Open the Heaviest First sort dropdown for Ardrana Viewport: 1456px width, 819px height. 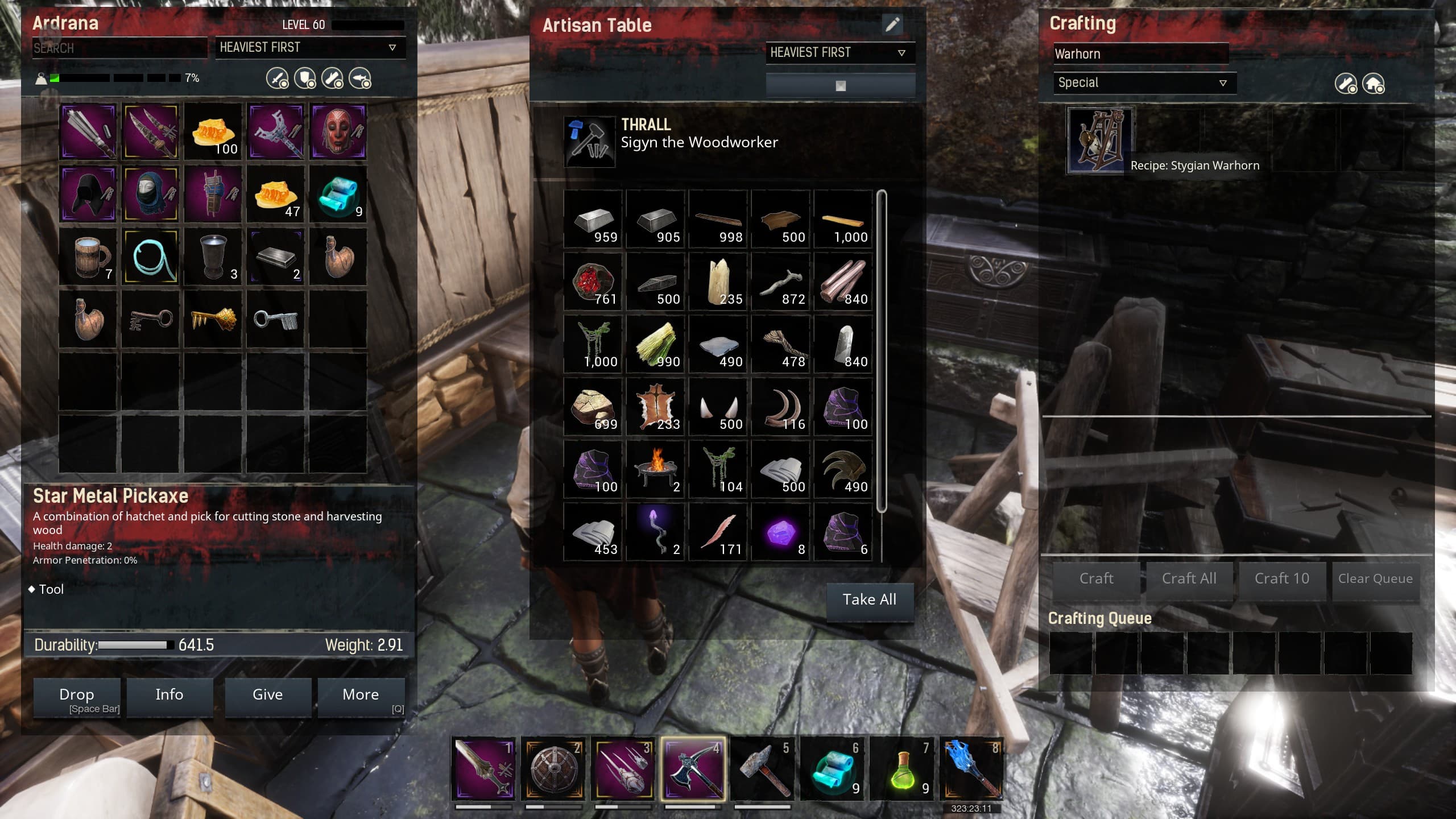pyautogui.click(x=311, y=48)
